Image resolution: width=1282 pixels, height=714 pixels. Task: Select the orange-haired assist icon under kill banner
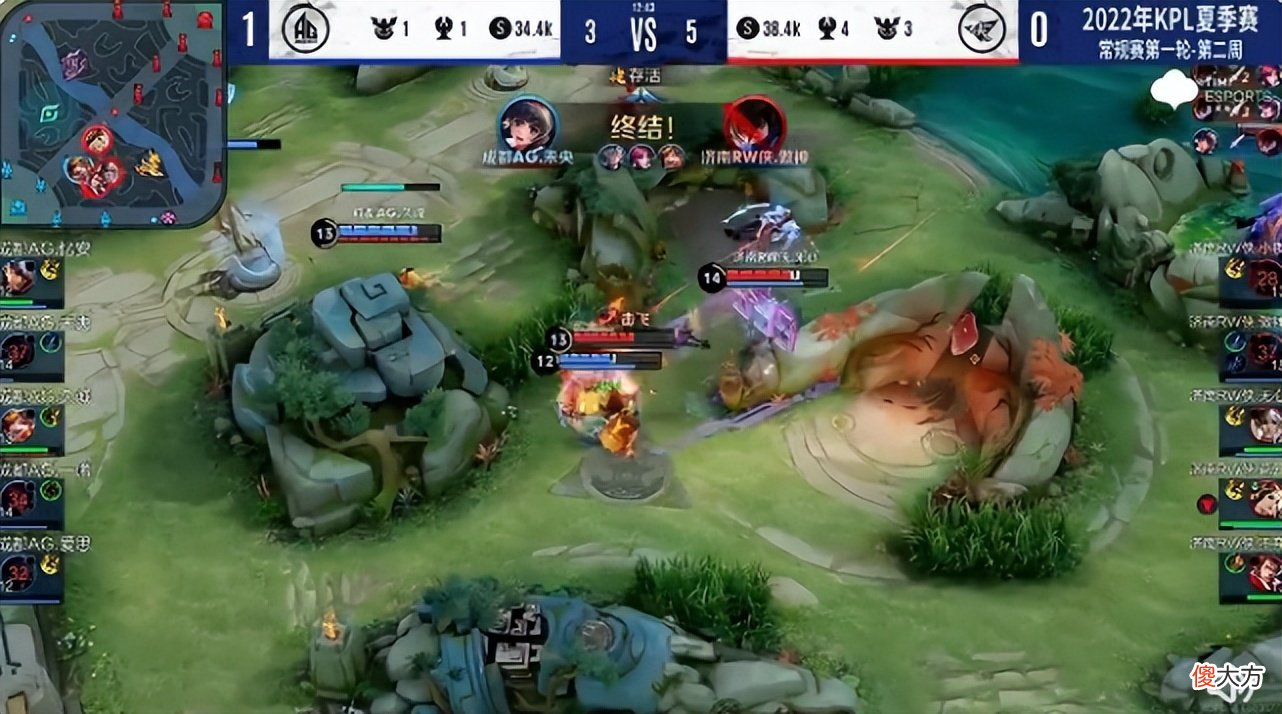point(672,156)
